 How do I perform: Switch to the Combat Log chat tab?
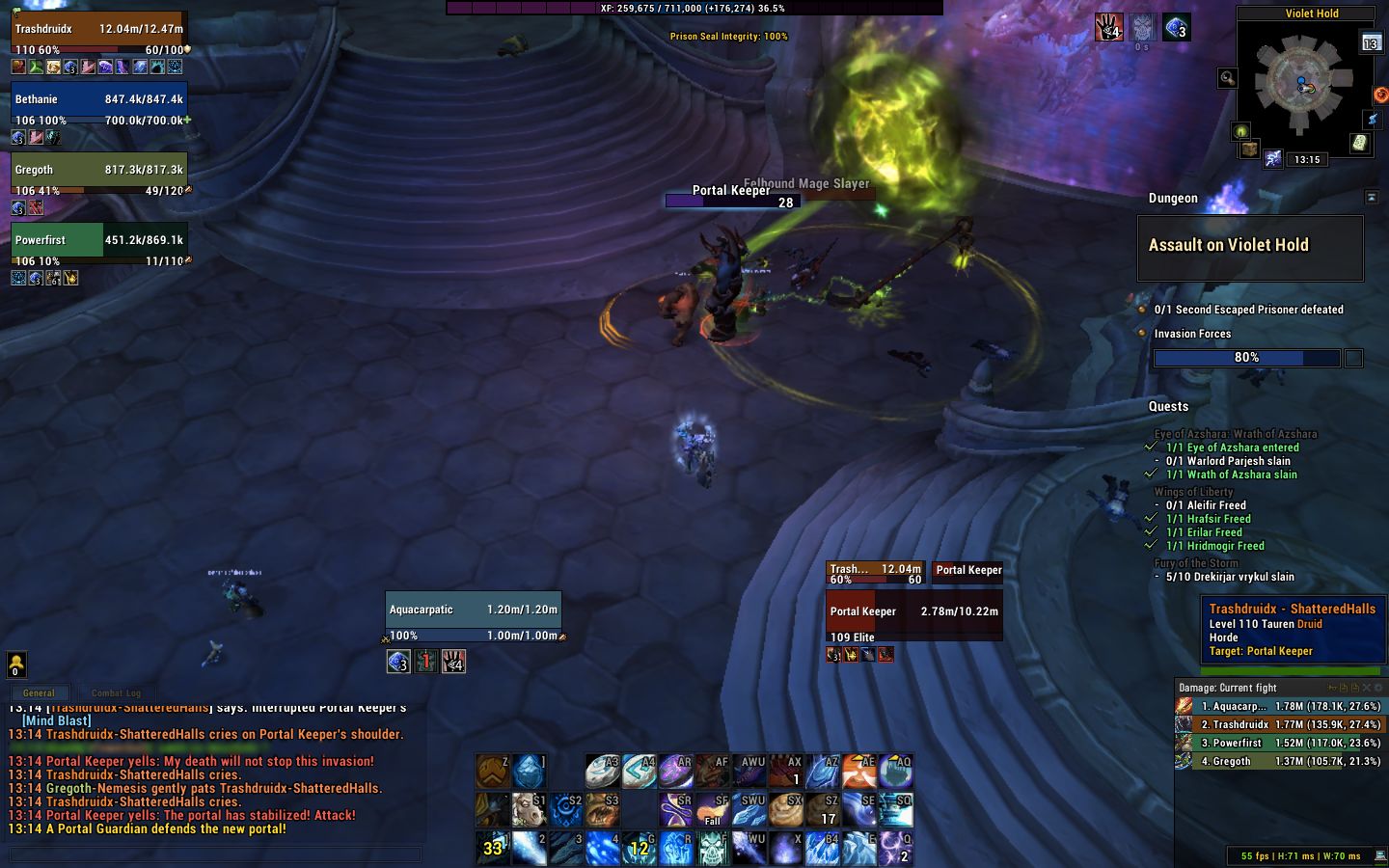116,692
